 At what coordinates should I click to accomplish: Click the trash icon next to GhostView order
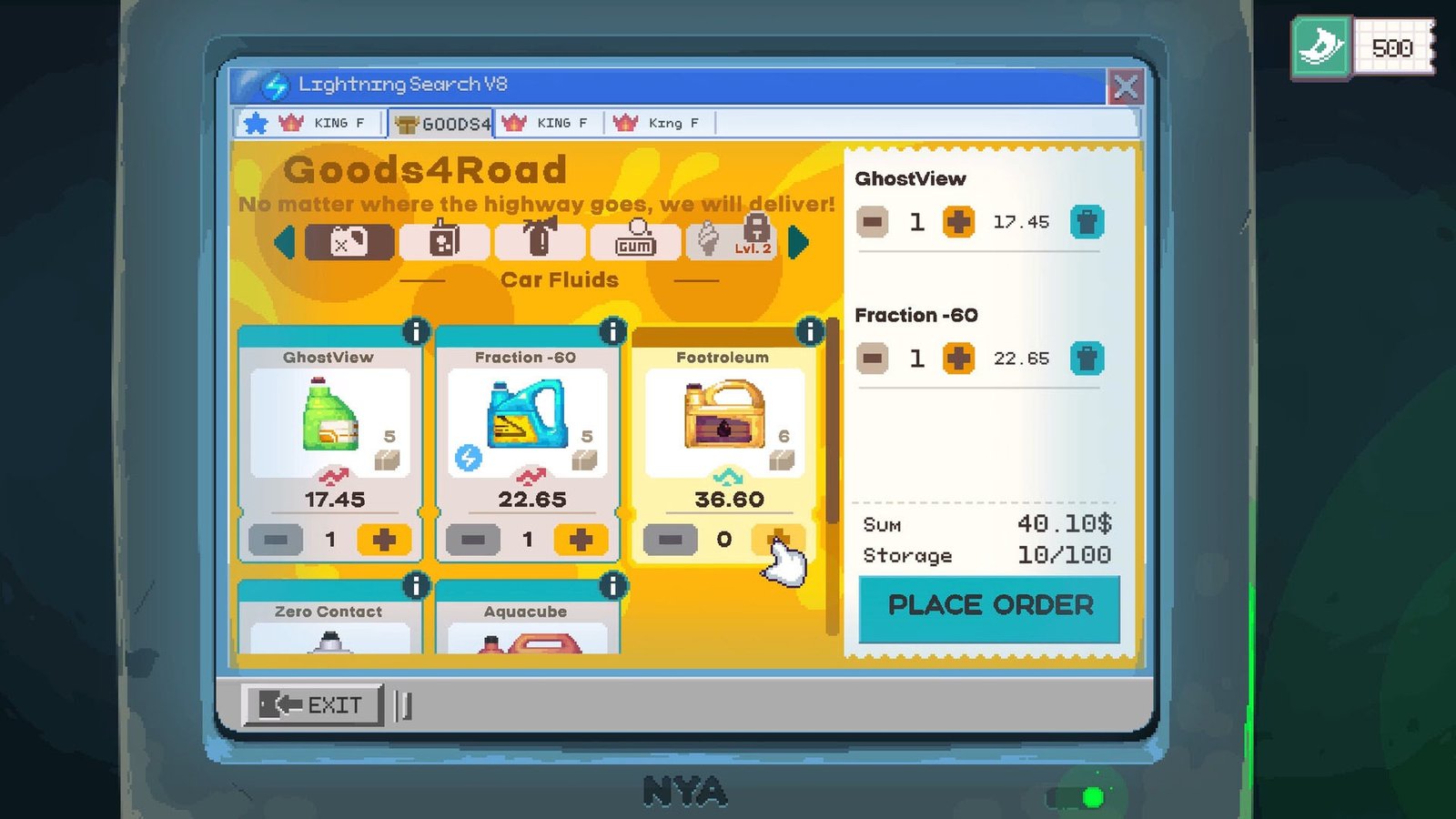[1088, 221]
